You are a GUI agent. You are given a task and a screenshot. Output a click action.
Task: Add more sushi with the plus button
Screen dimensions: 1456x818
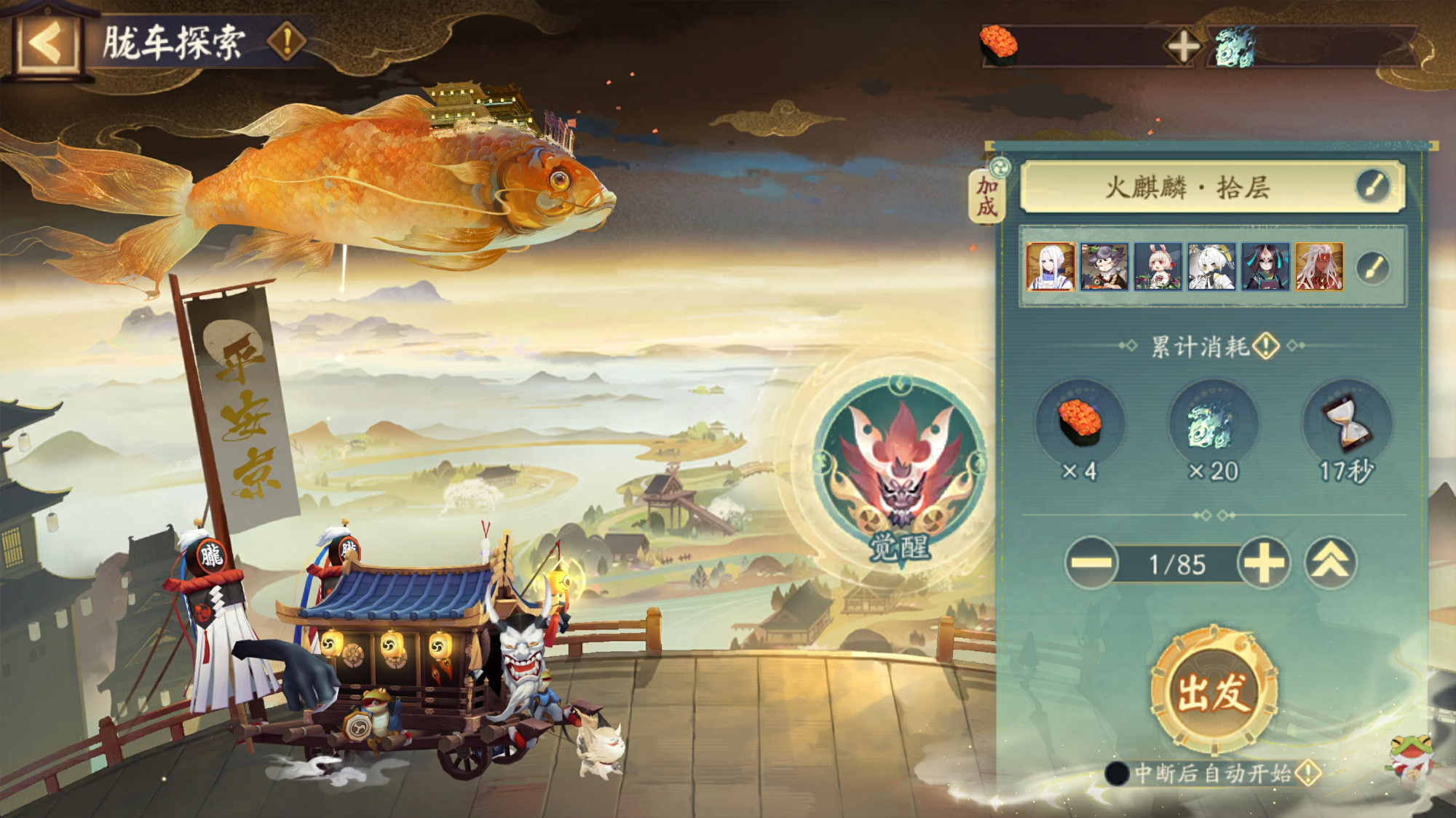1183,47
